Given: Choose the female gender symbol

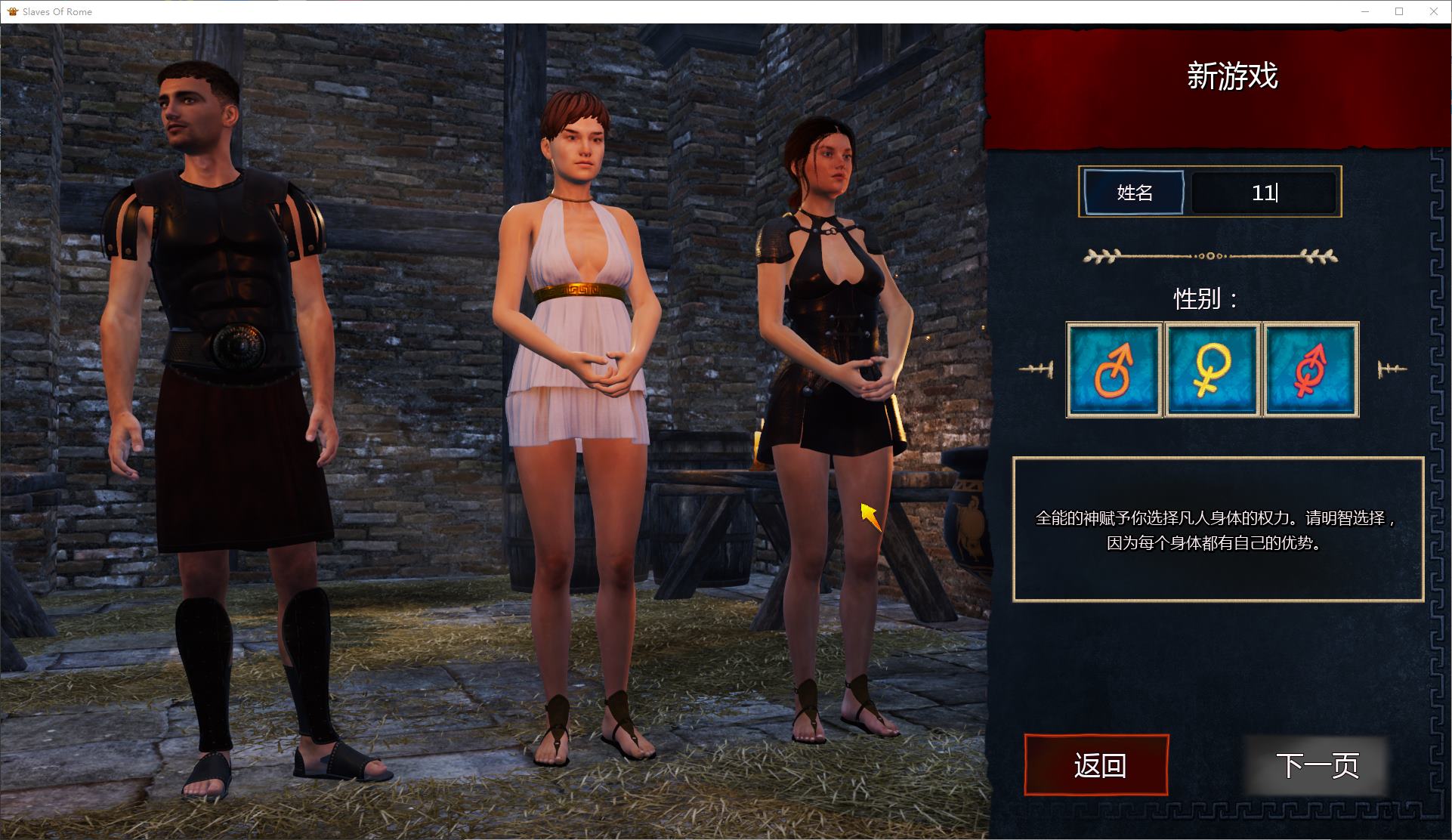Looking at the screenshot, I should [x=1213, y=369].
